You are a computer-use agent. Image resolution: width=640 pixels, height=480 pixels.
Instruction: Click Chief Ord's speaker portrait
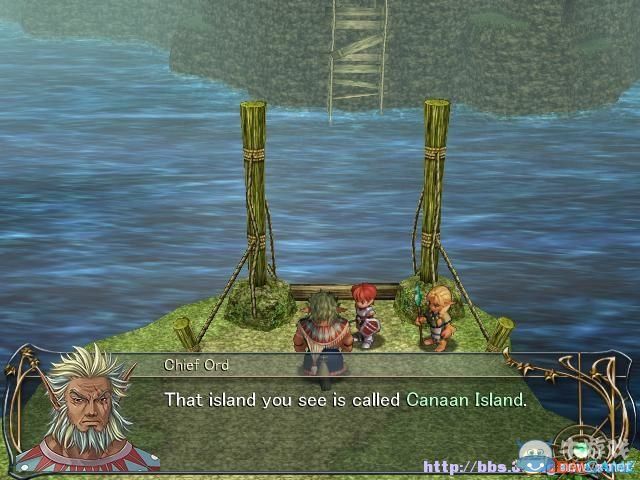point(85,410)
